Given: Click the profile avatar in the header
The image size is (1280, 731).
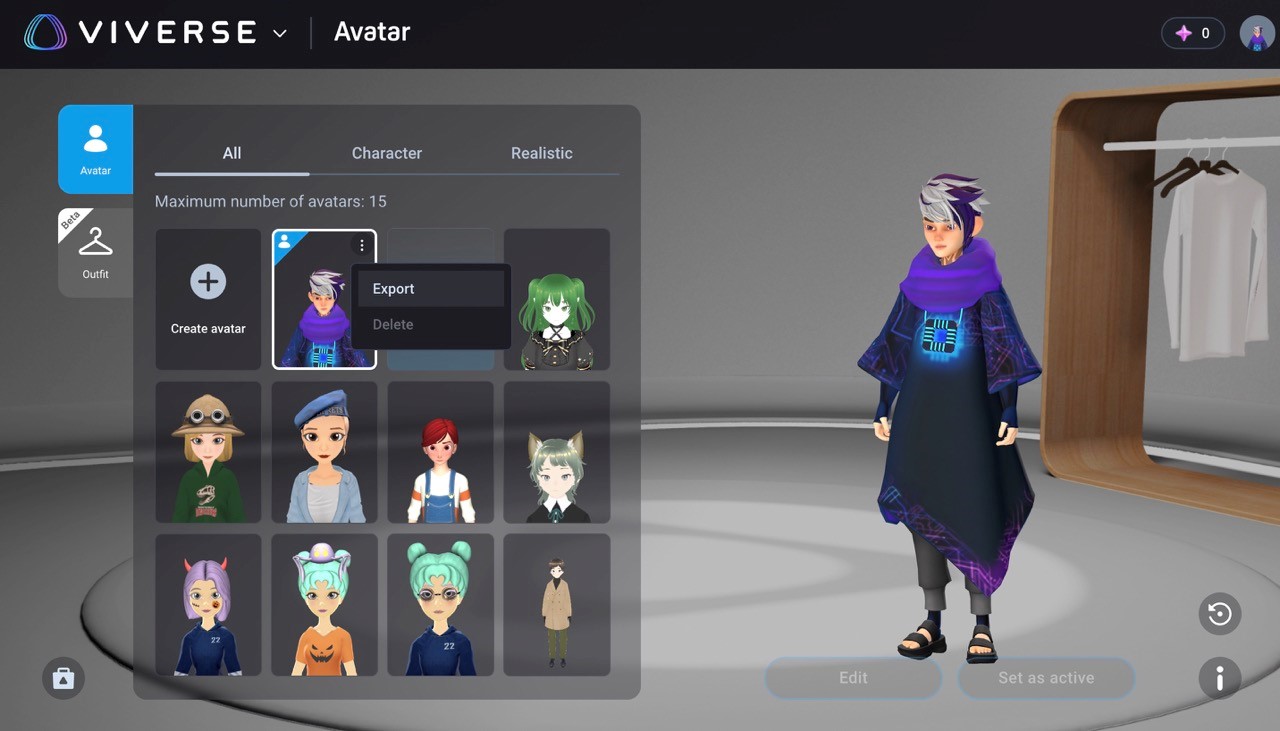Looking at the screenshot, I should 1256,32.
